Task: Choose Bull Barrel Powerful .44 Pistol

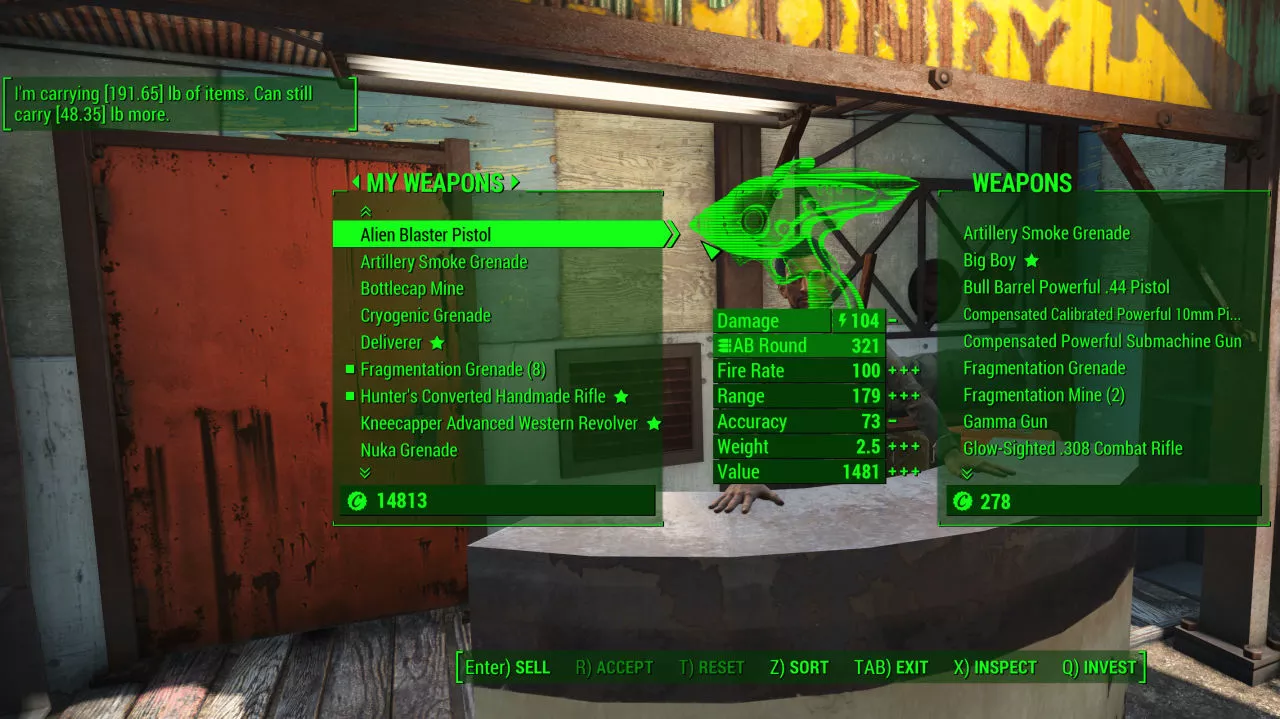Action: coord(1066,288)
